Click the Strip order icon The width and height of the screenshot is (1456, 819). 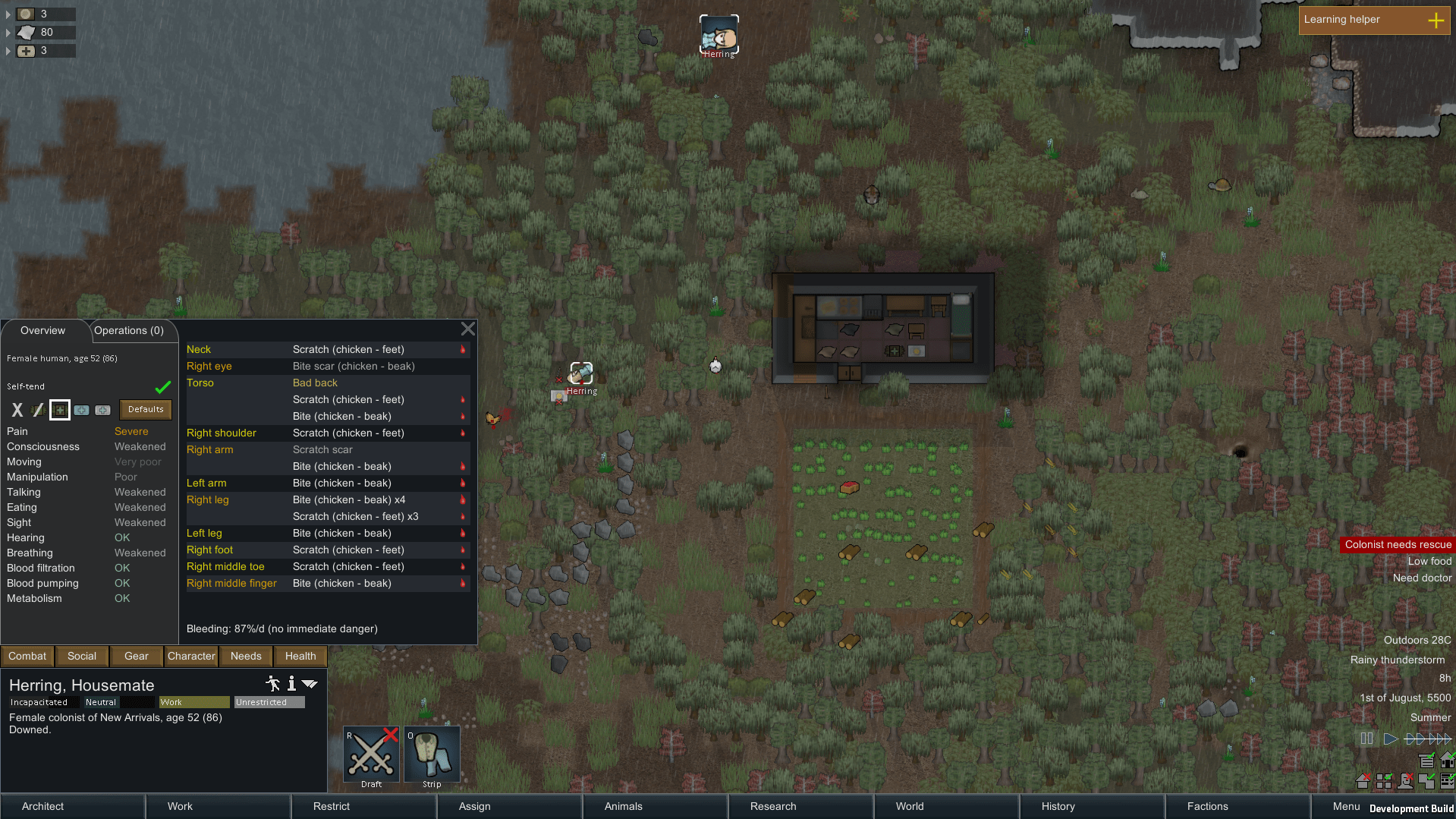tap(432, 753)
